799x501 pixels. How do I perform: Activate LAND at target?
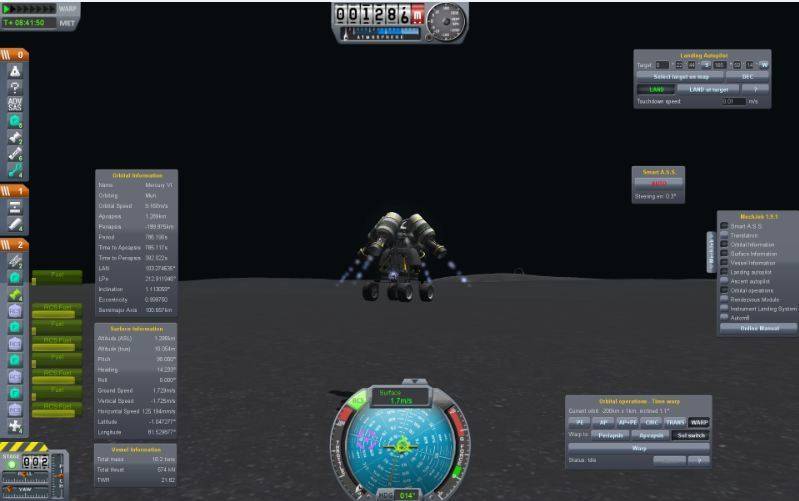pos(709,89)
